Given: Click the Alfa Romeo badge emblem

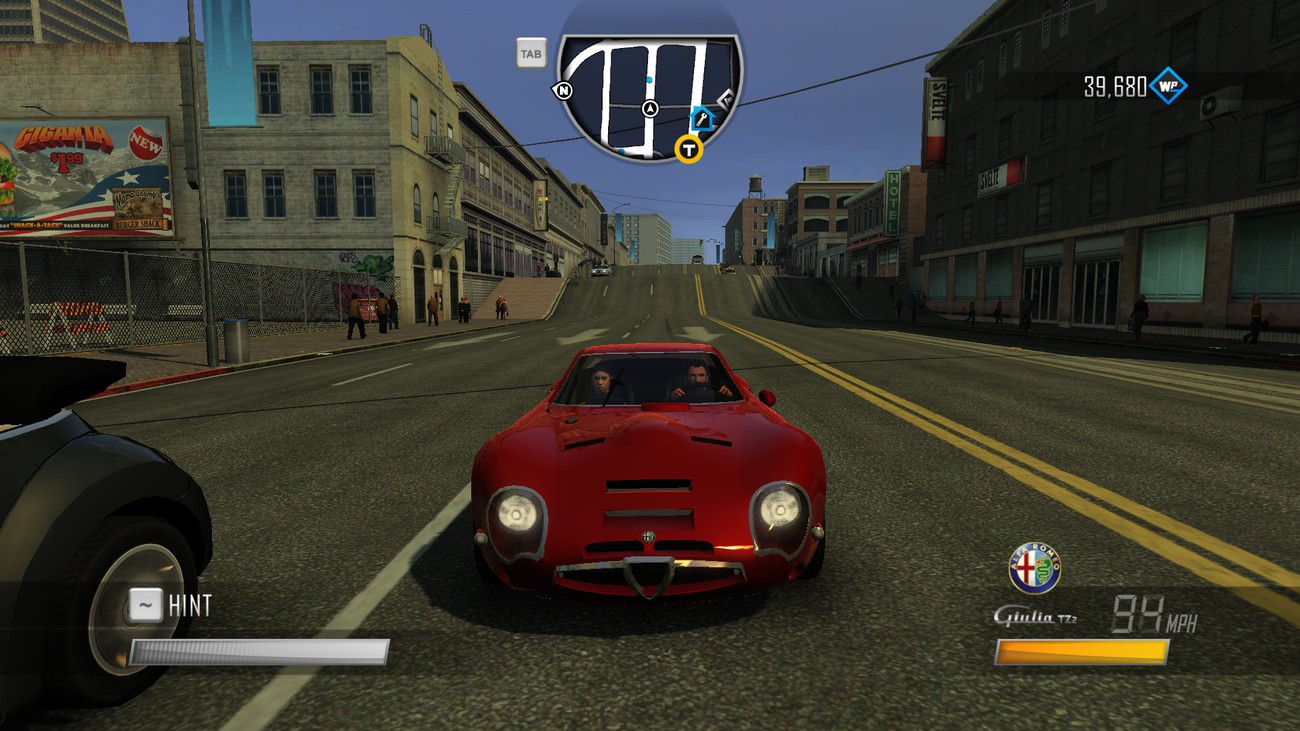Looking at the screenshot, I should tap(1034, 568).
